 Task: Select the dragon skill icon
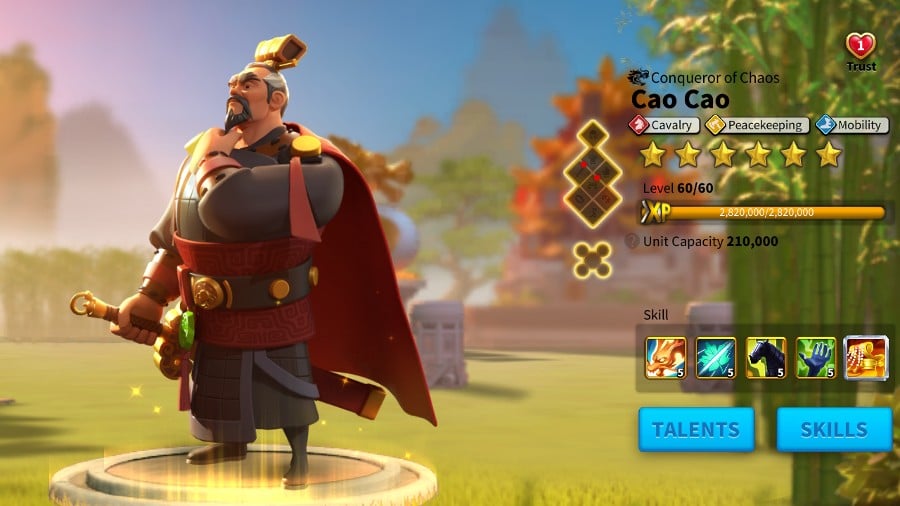click(x=665, y=358)
